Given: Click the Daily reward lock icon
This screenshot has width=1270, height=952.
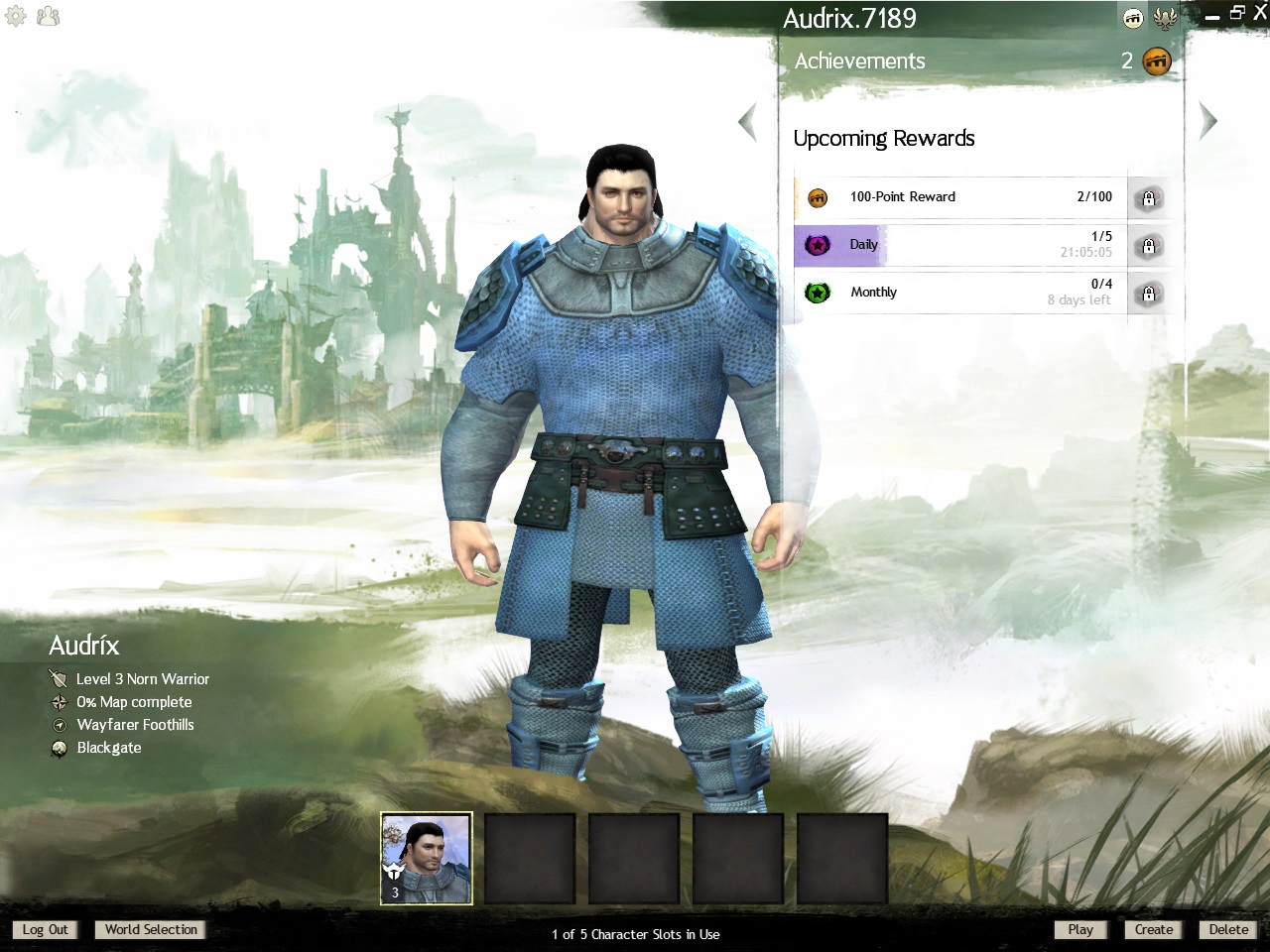Looking at the screenshot, I should 1149,246.
